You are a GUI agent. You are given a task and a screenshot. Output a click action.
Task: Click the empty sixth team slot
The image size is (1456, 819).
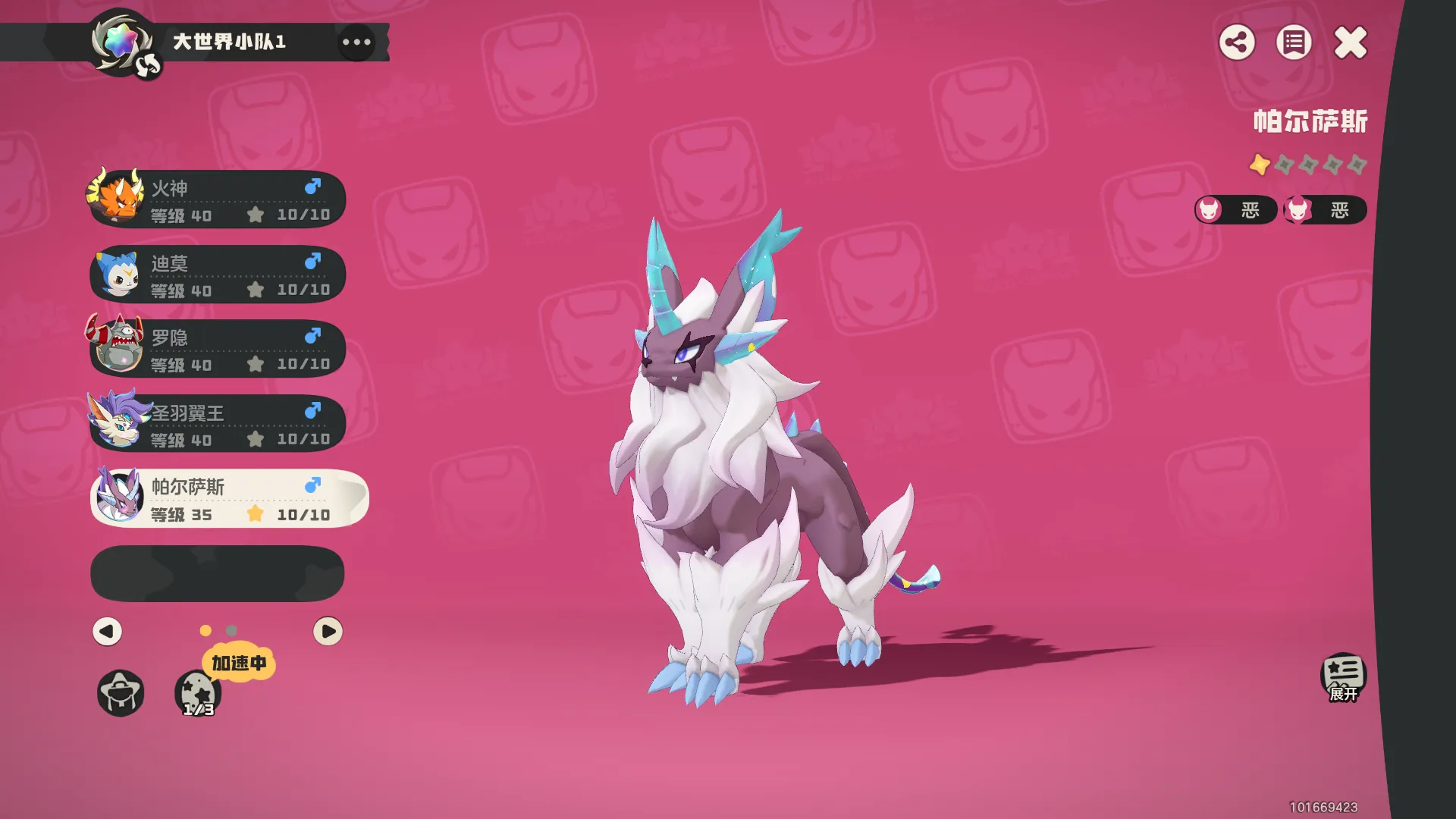point(218,573)
